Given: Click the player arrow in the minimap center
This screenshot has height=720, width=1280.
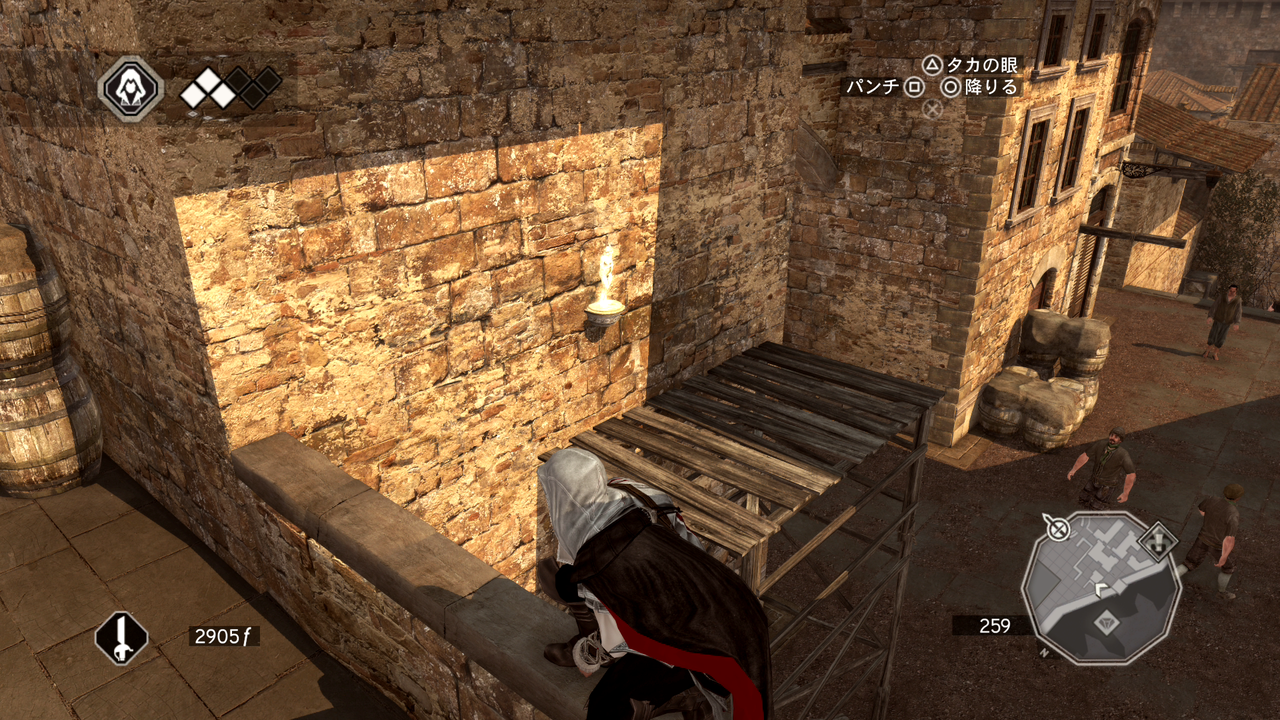Looking at the screenshot, I should [x=1100, y=589].
